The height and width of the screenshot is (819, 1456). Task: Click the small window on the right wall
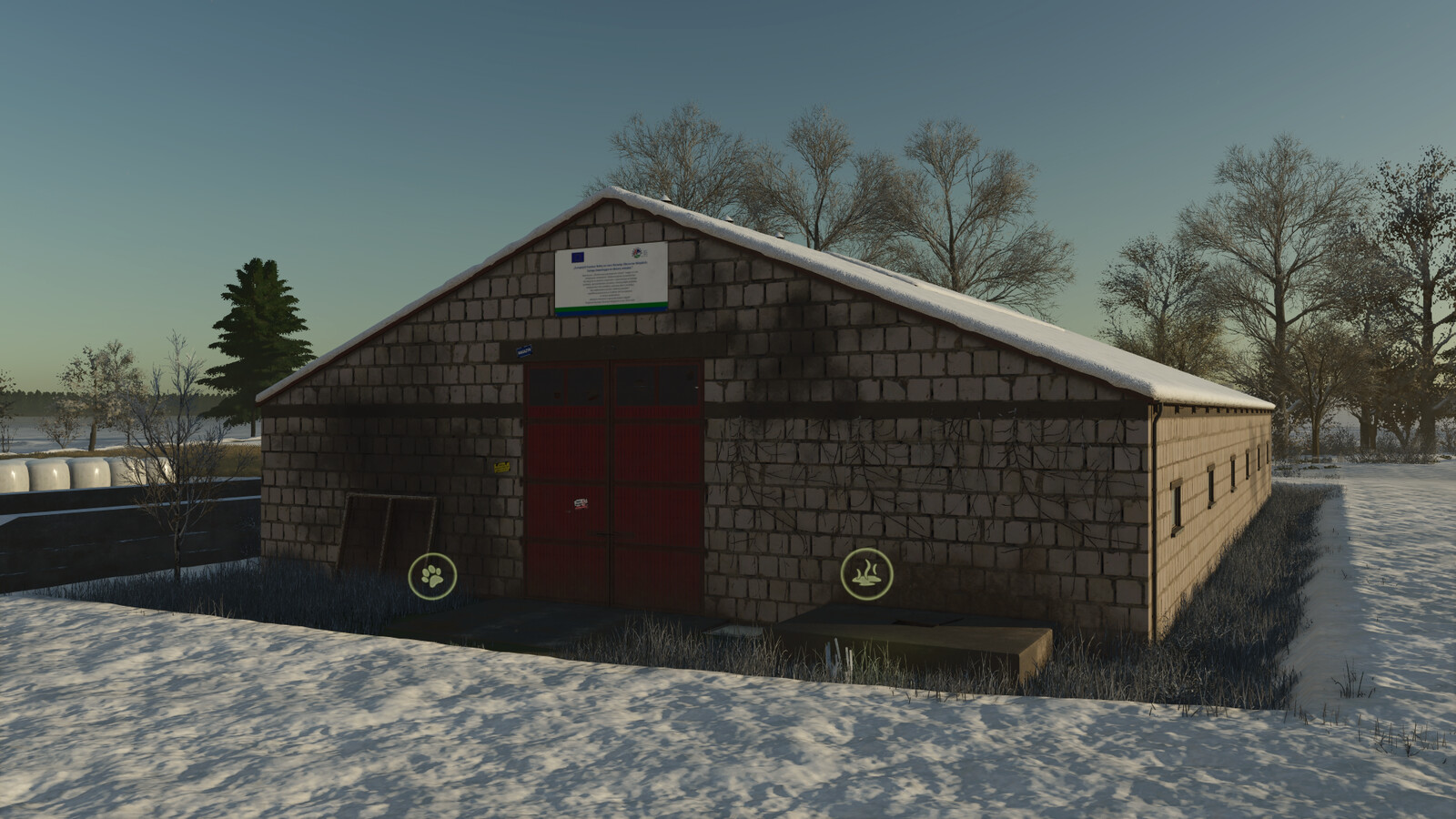[x=1177, y=507]
